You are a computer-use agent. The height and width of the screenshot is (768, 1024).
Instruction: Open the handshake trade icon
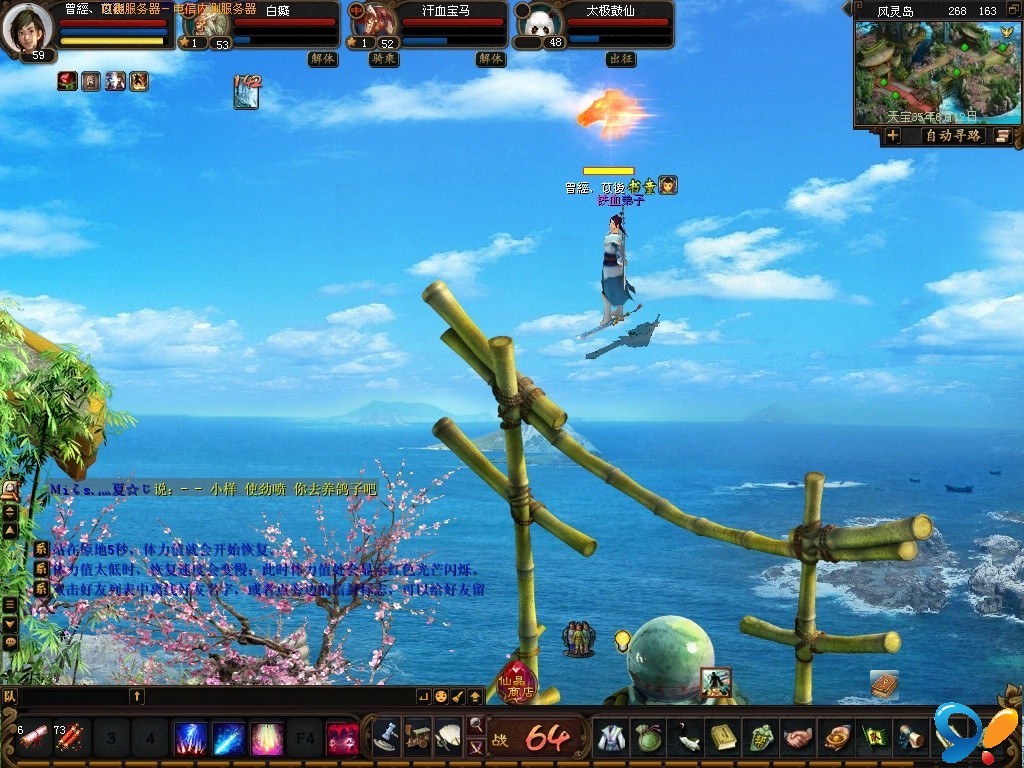tap(797, 738)
